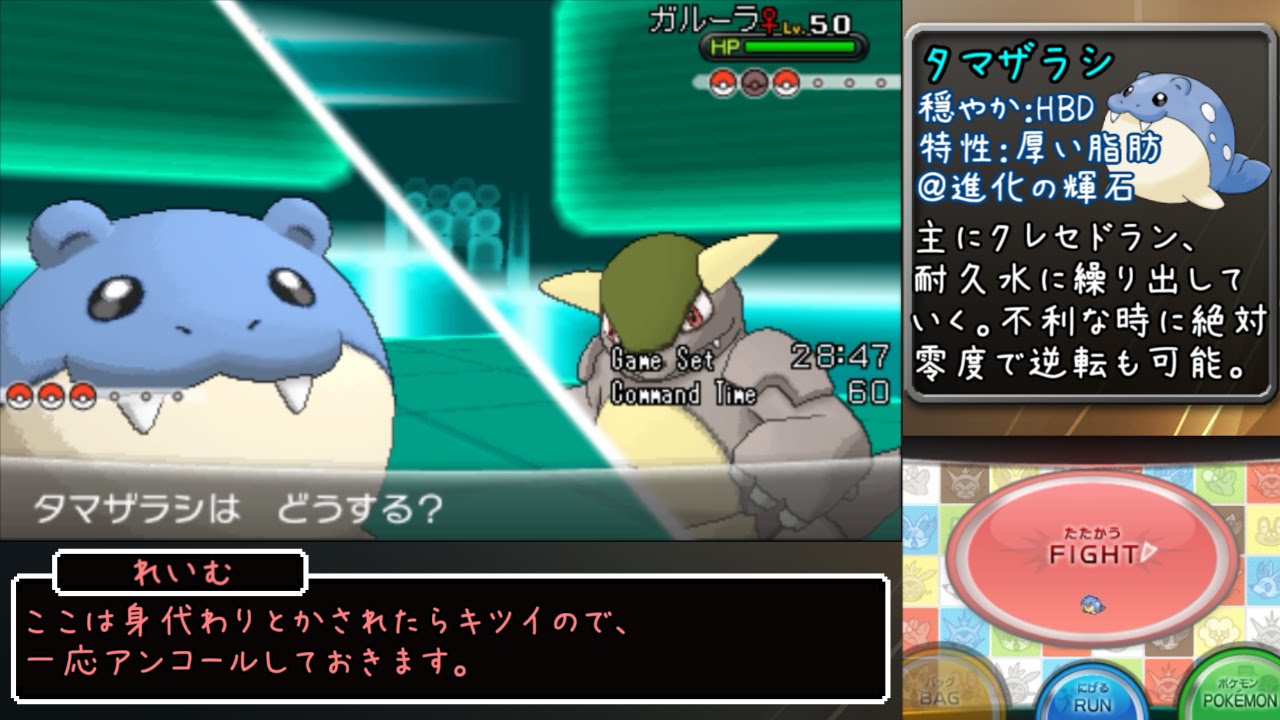
Task: Click the middle opponent Poké Ball
Action: (754, 83)
